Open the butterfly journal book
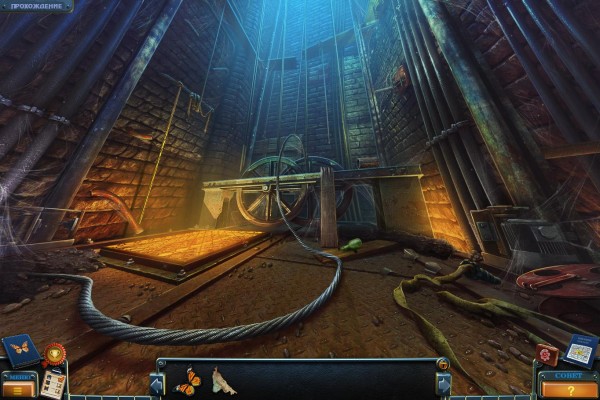 click(20, 349)
